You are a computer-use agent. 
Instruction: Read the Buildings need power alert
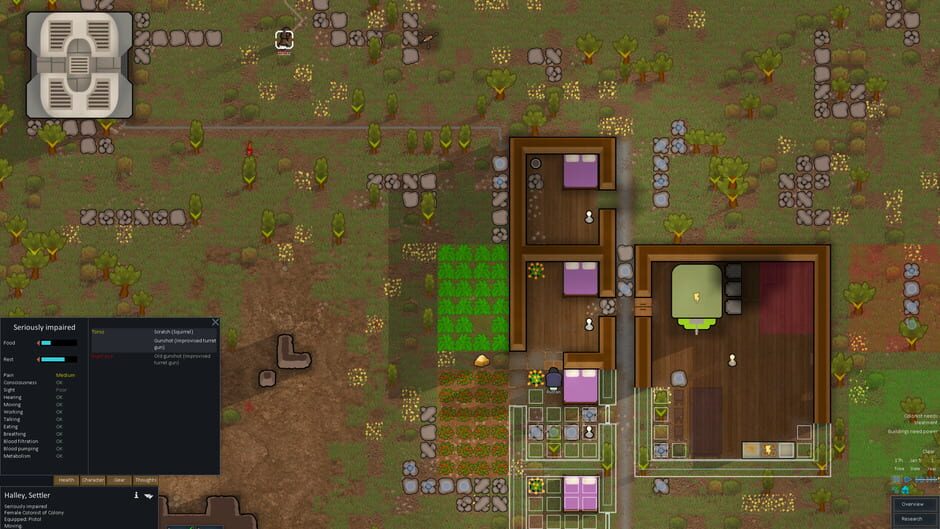tap(912, 432)
